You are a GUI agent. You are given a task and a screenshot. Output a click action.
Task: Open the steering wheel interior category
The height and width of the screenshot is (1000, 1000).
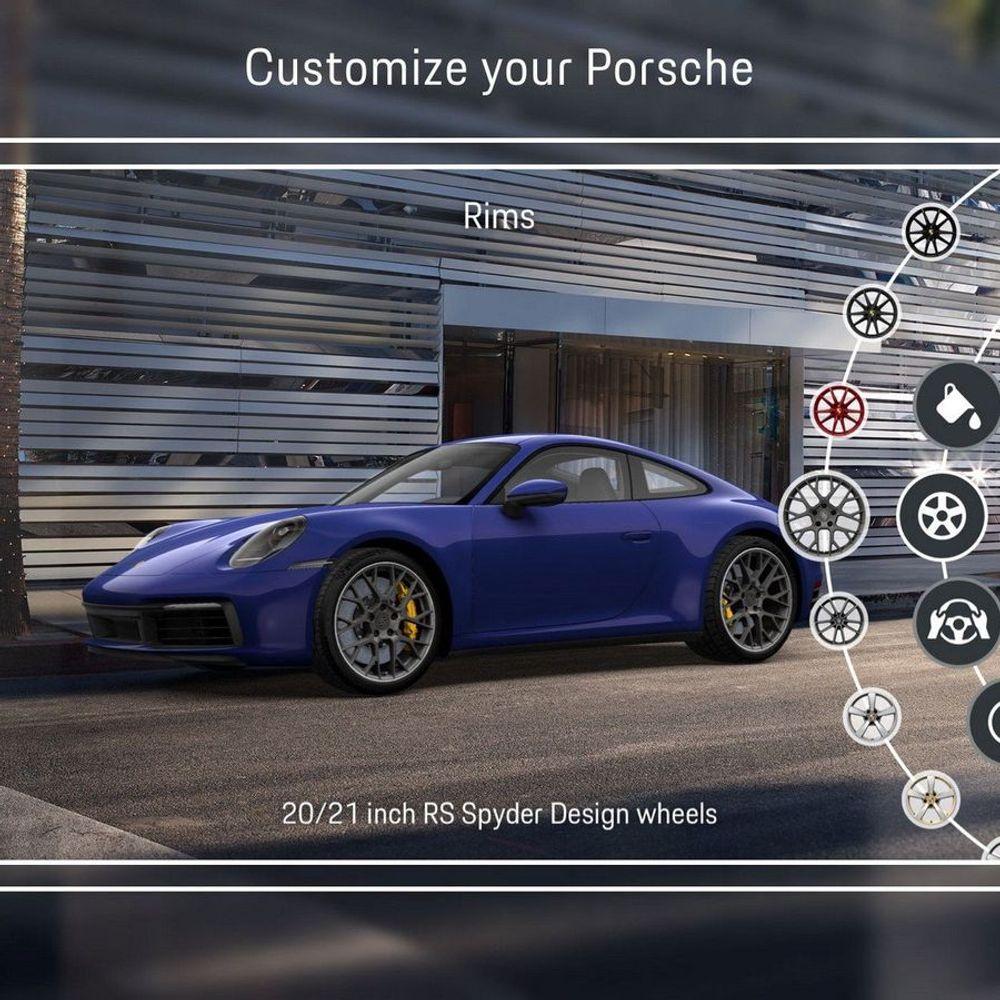point(957,622)
